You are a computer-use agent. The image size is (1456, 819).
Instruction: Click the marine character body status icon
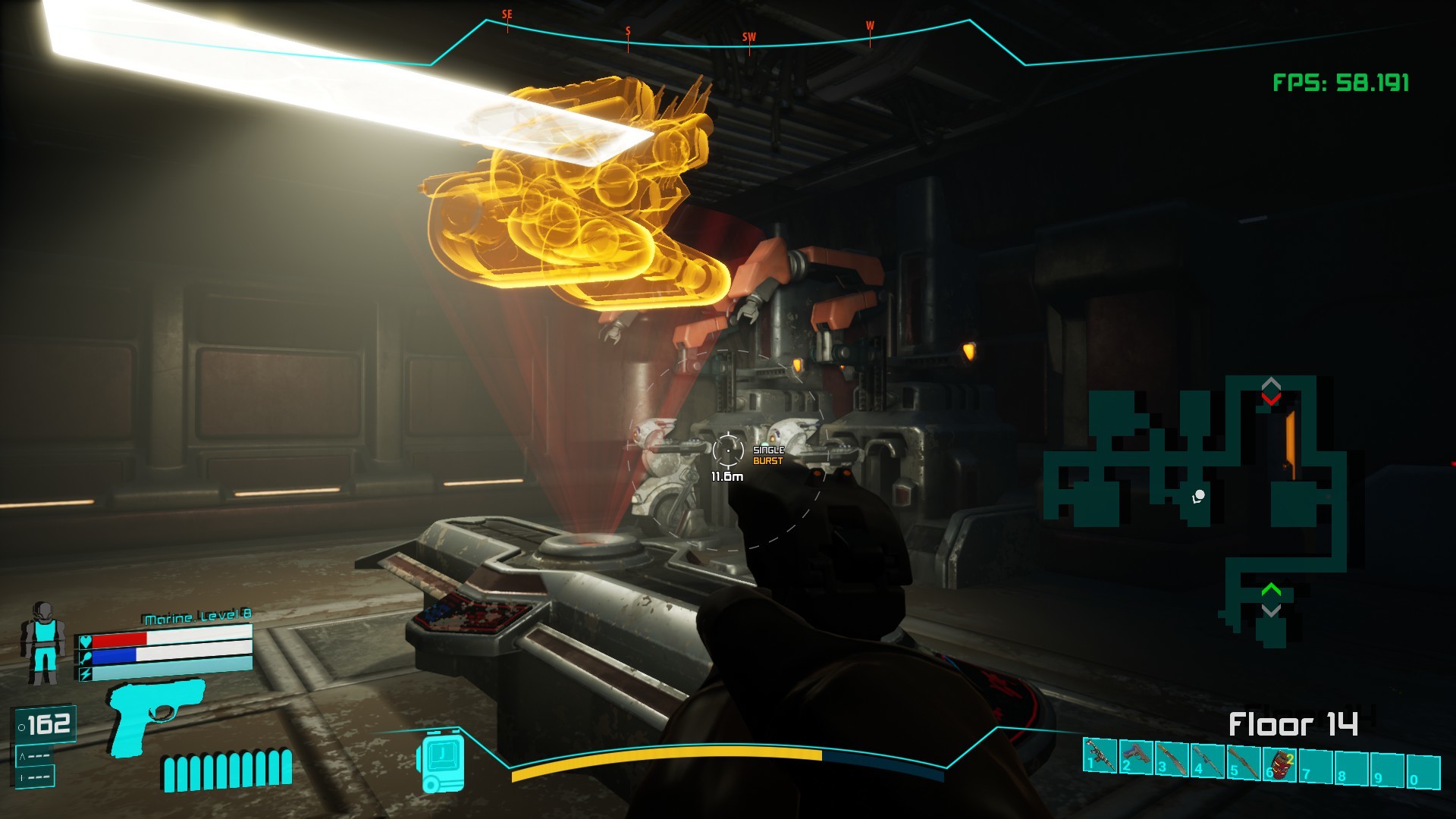pyautogui.click(x=43, y=642)
